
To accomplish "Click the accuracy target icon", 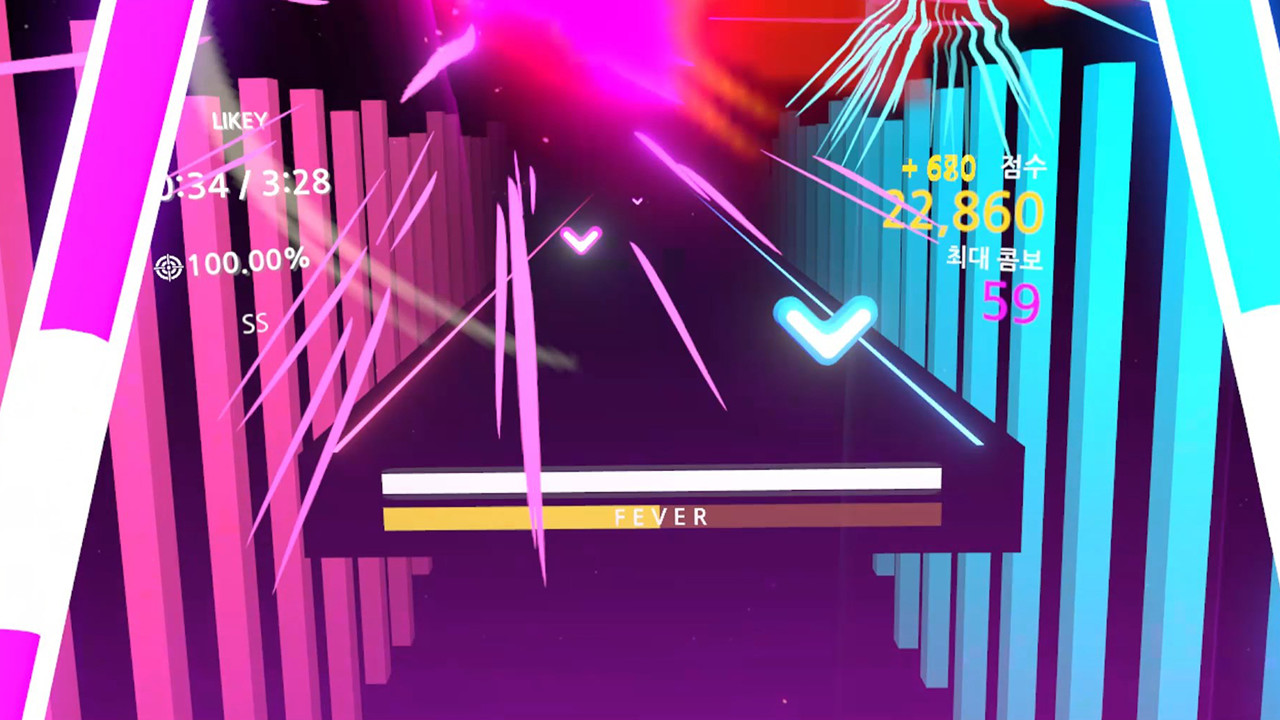I will tap(170, 264).
